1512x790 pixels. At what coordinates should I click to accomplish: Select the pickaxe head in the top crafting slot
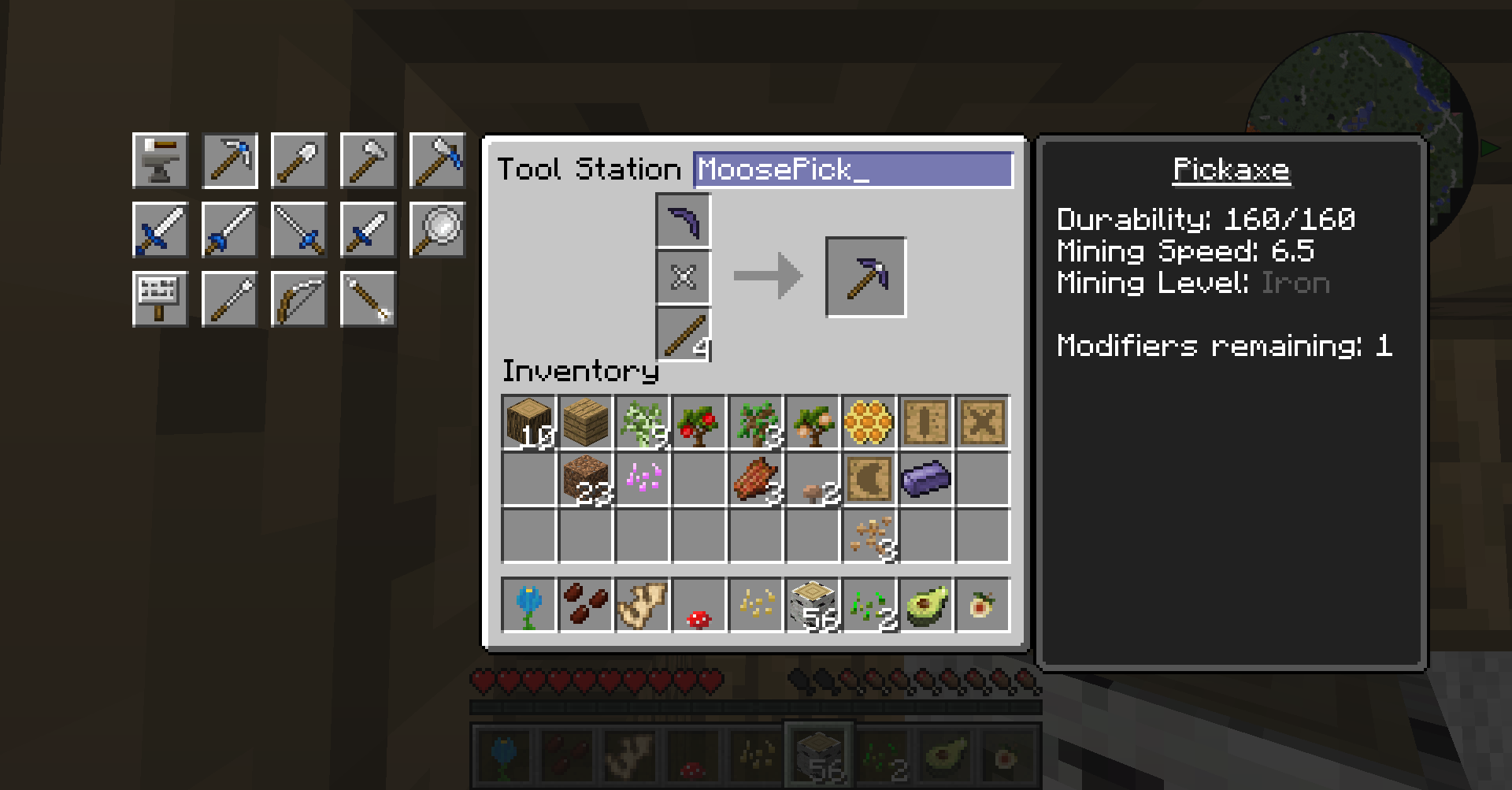pos(684,221)
